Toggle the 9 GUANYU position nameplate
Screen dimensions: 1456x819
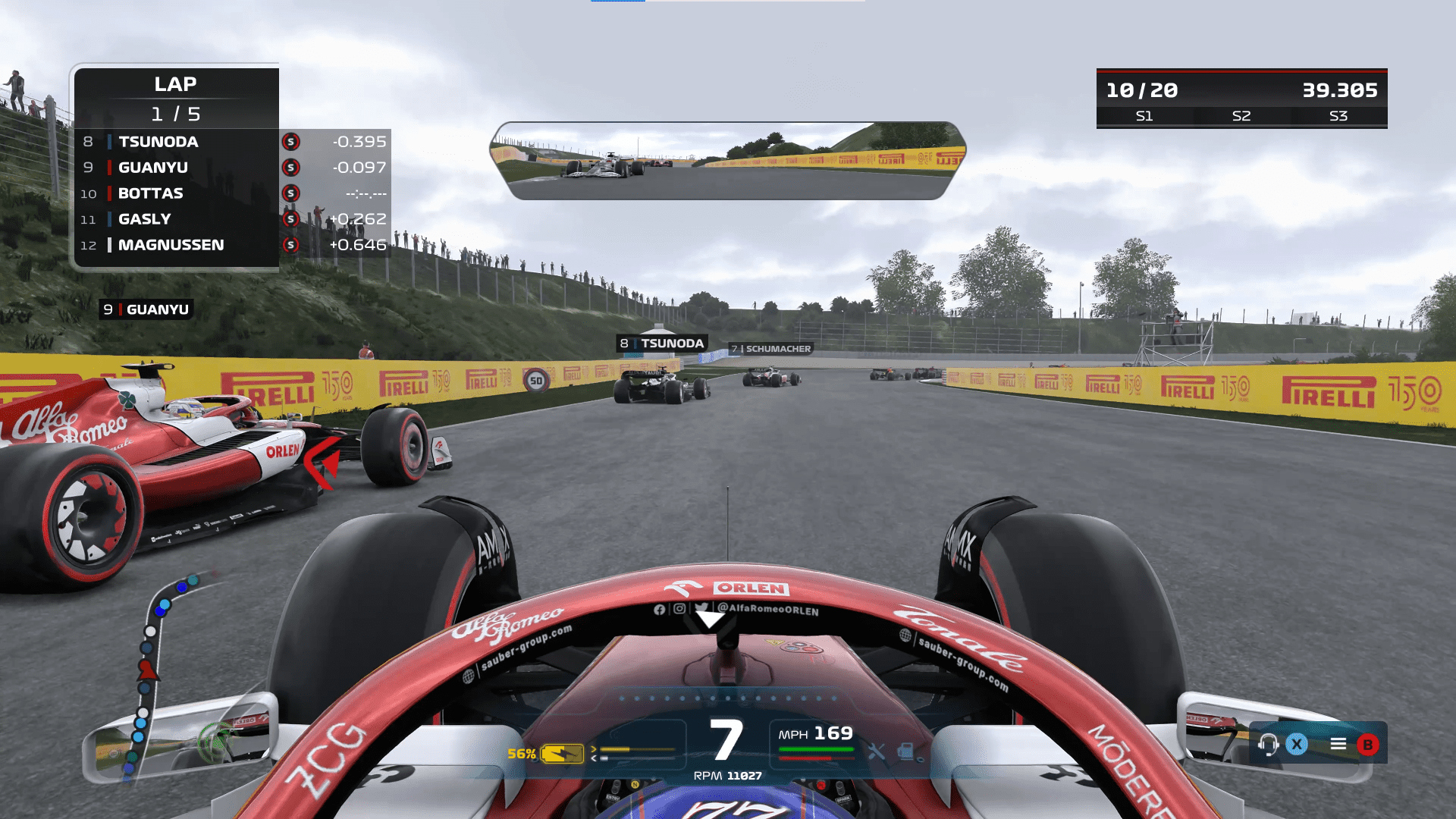point(146,309)
